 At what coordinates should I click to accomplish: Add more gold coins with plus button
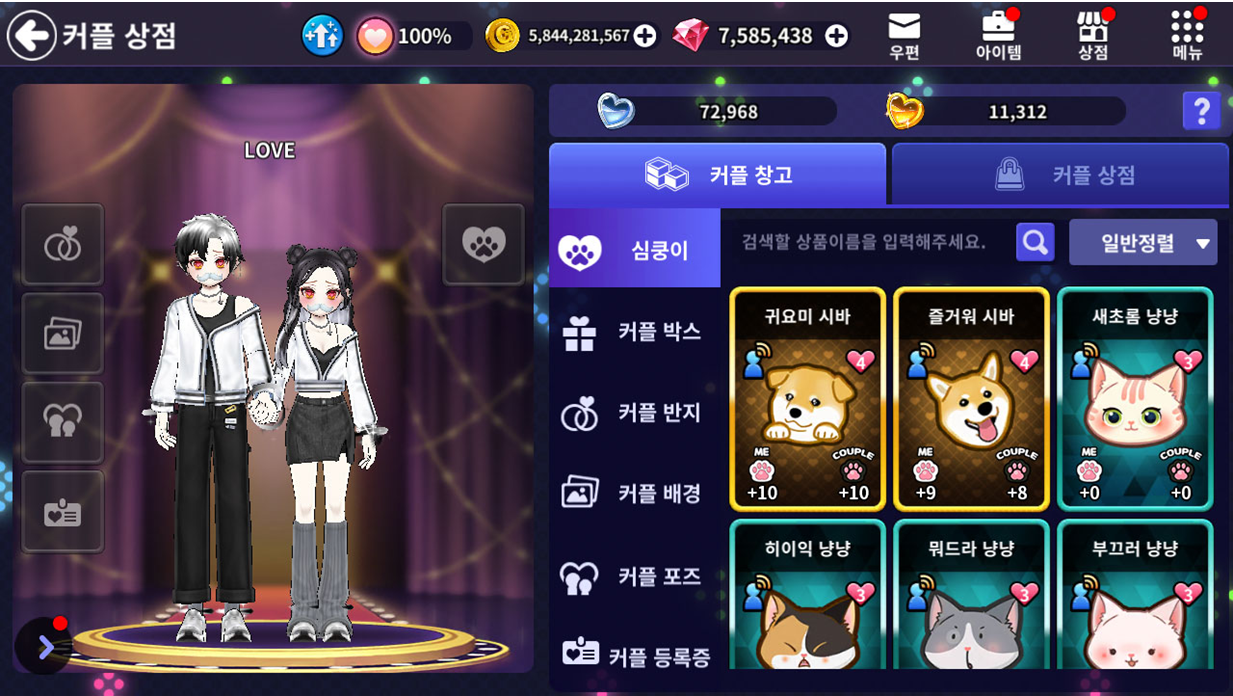pos(646,37)
